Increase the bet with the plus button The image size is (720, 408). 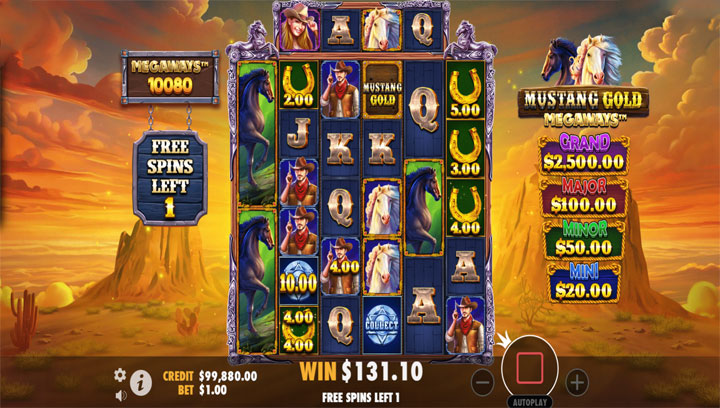click(x=577, y=380)
